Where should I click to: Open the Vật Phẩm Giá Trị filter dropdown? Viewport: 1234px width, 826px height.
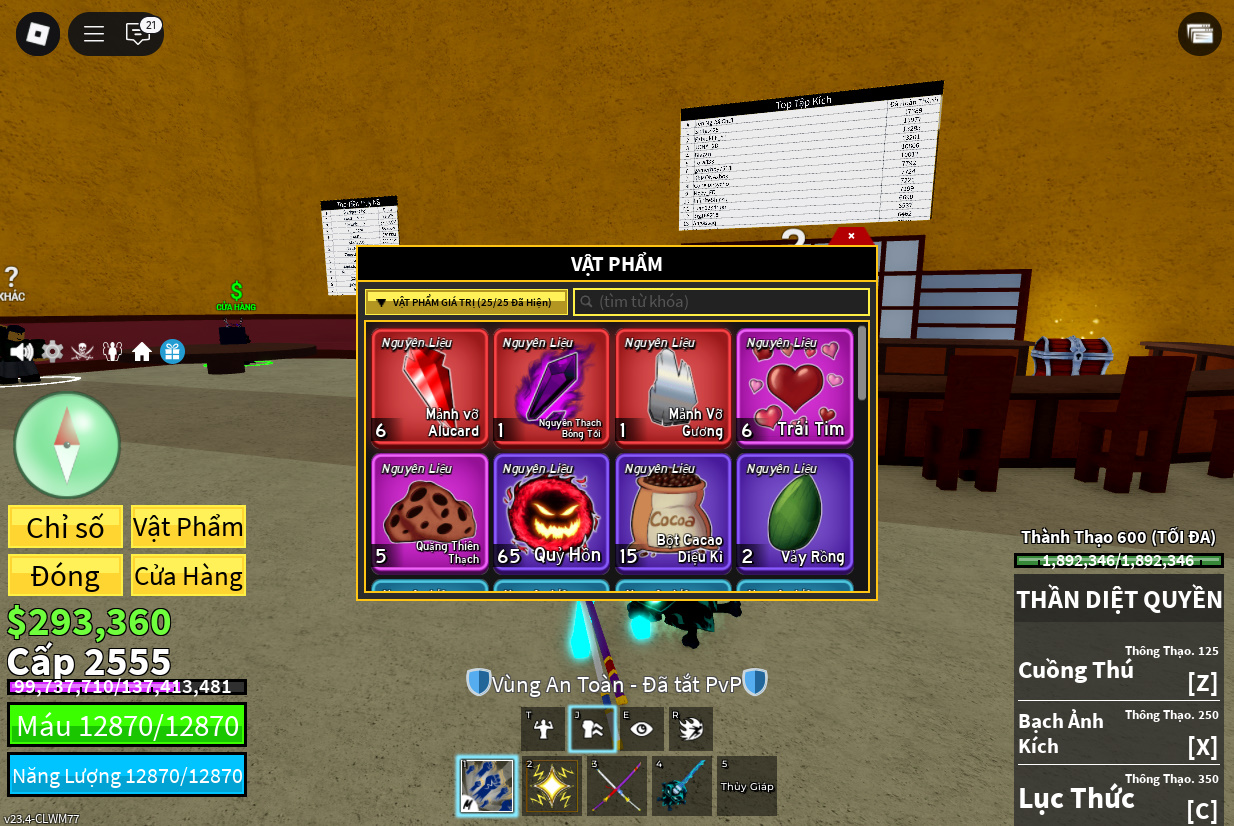pos(466,302)
